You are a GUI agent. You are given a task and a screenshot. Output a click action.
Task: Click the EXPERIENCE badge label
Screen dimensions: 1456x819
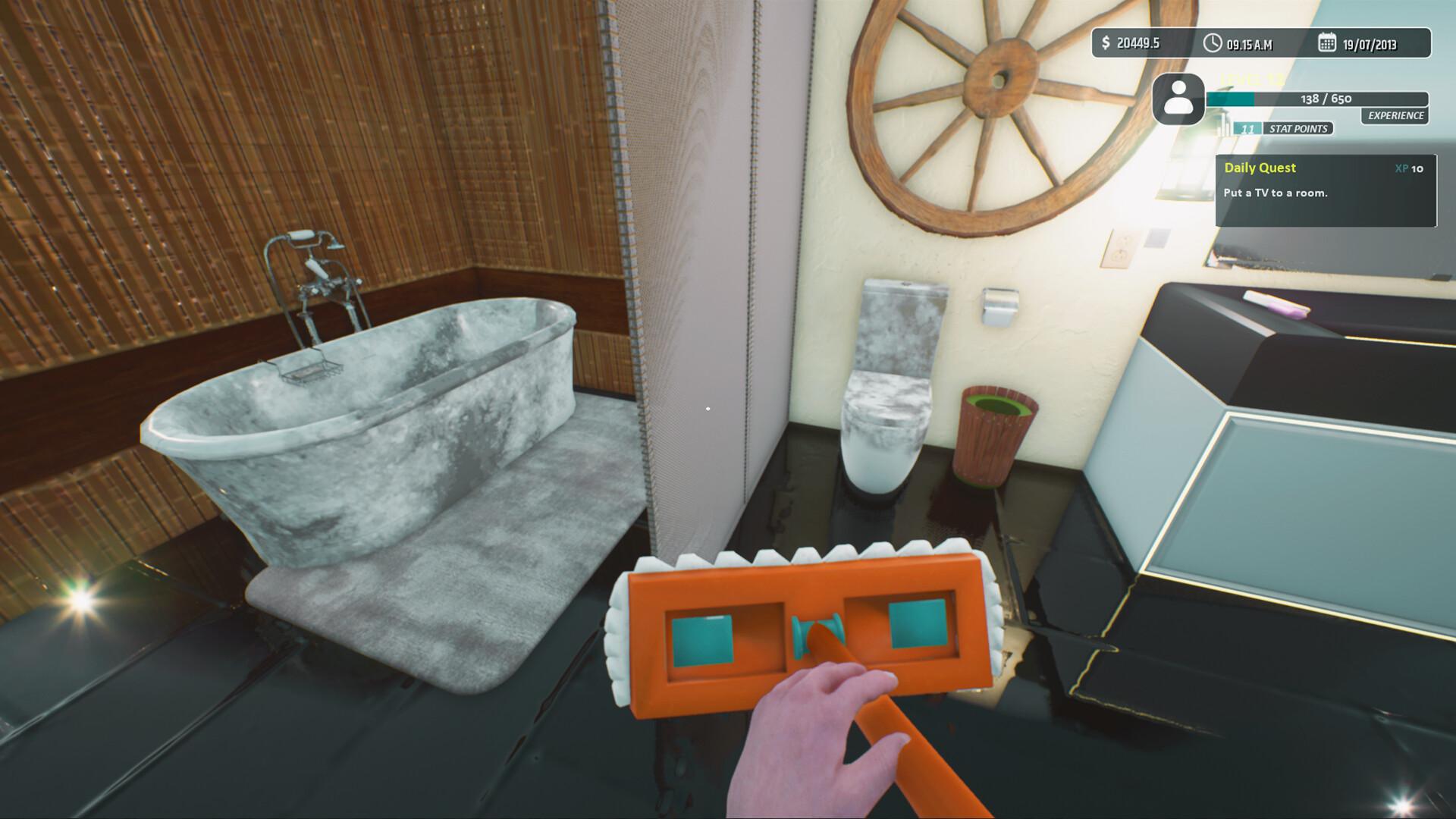coord(1395,116)
